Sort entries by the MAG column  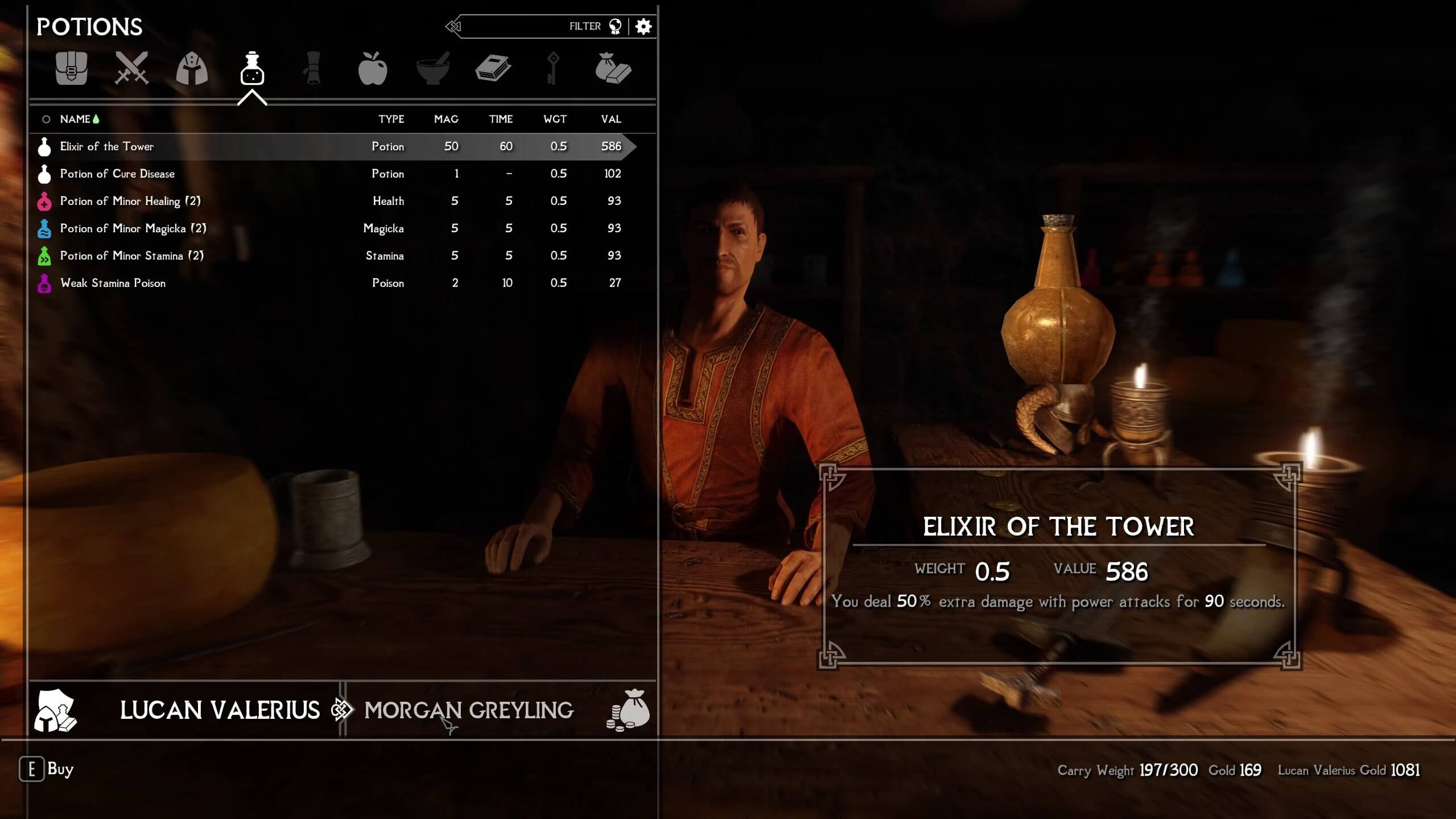(x=447, y=119)
